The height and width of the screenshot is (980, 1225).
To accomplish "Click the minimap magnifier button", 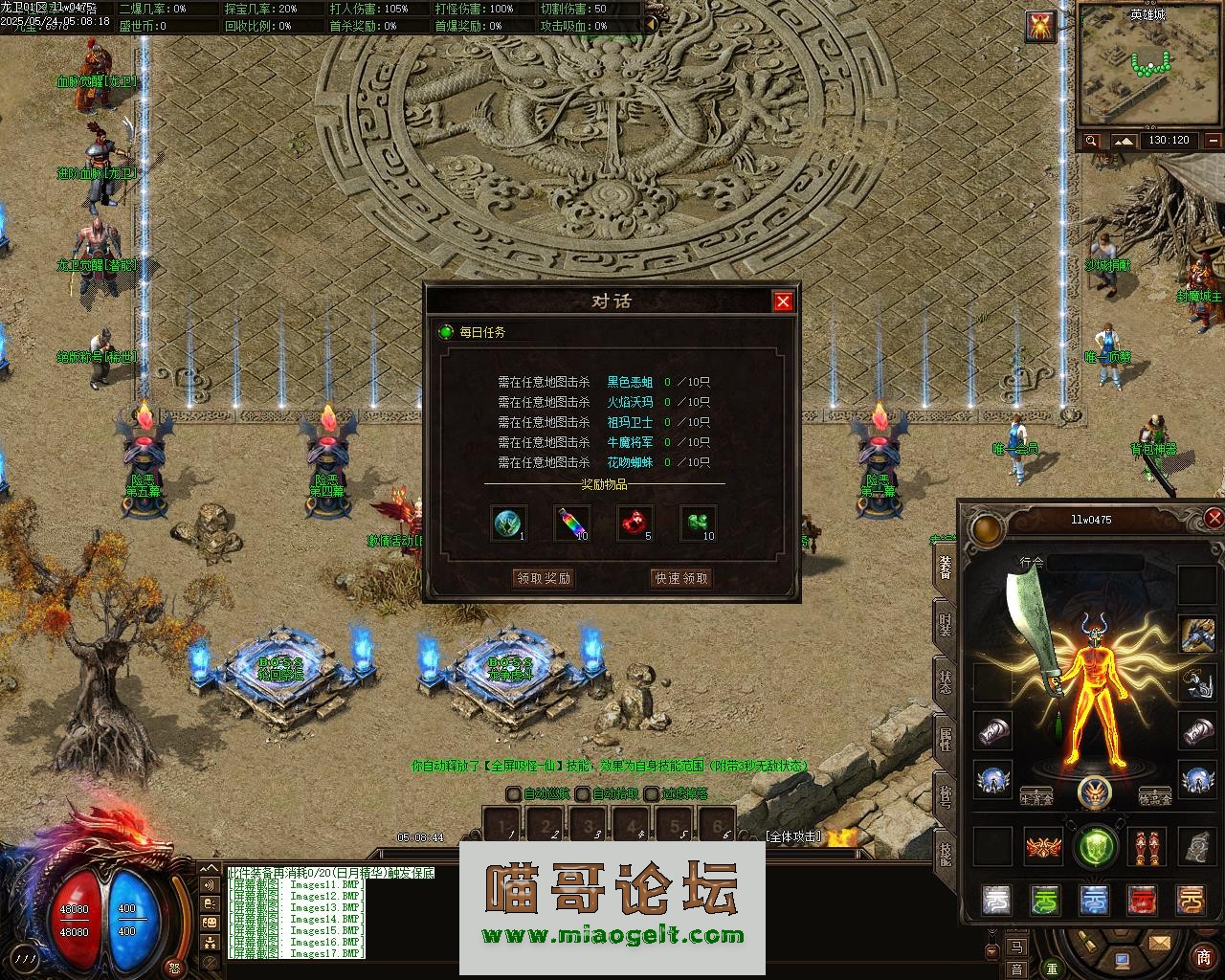I will click(1091, 141).
